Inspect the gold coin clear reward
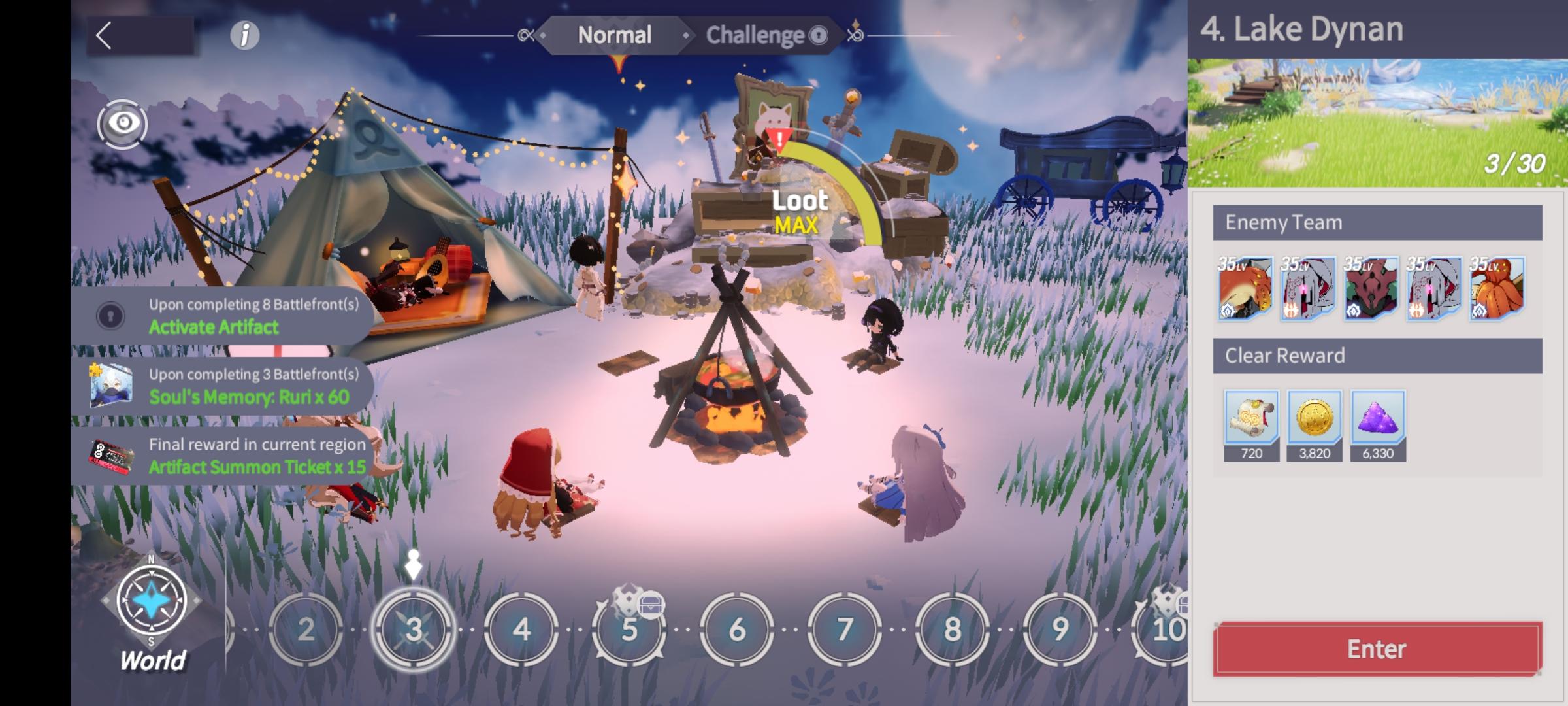 1315,418
